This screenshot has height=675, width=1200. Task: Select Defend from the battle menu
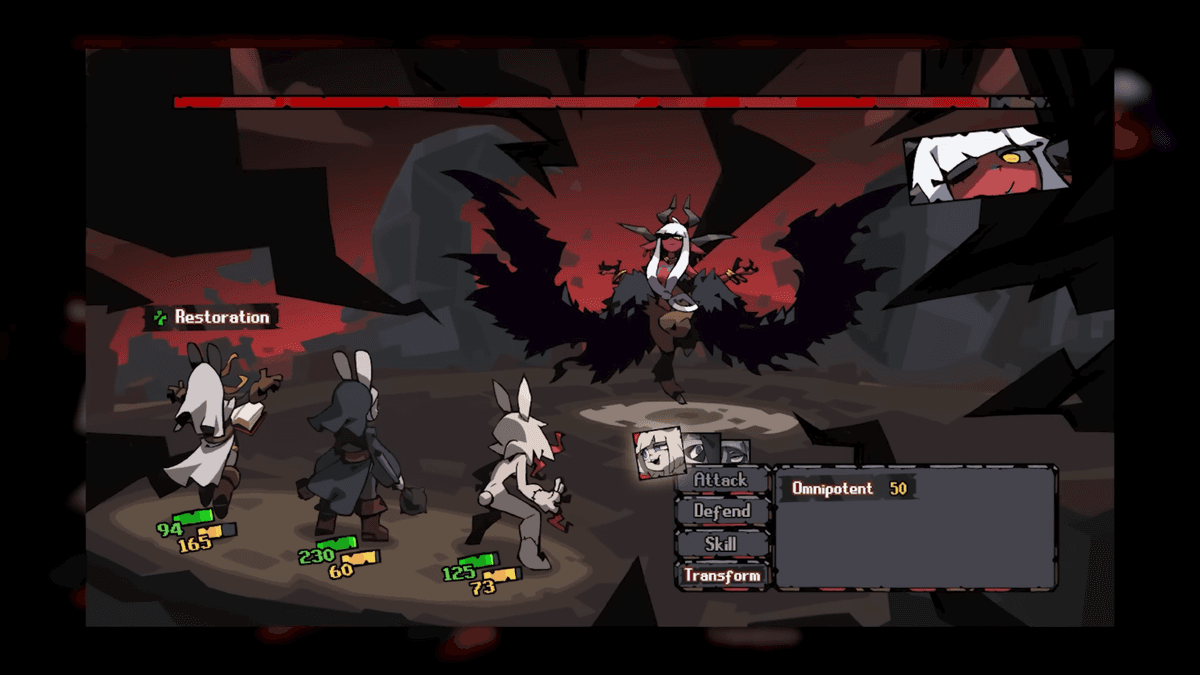tap(721, 512)
